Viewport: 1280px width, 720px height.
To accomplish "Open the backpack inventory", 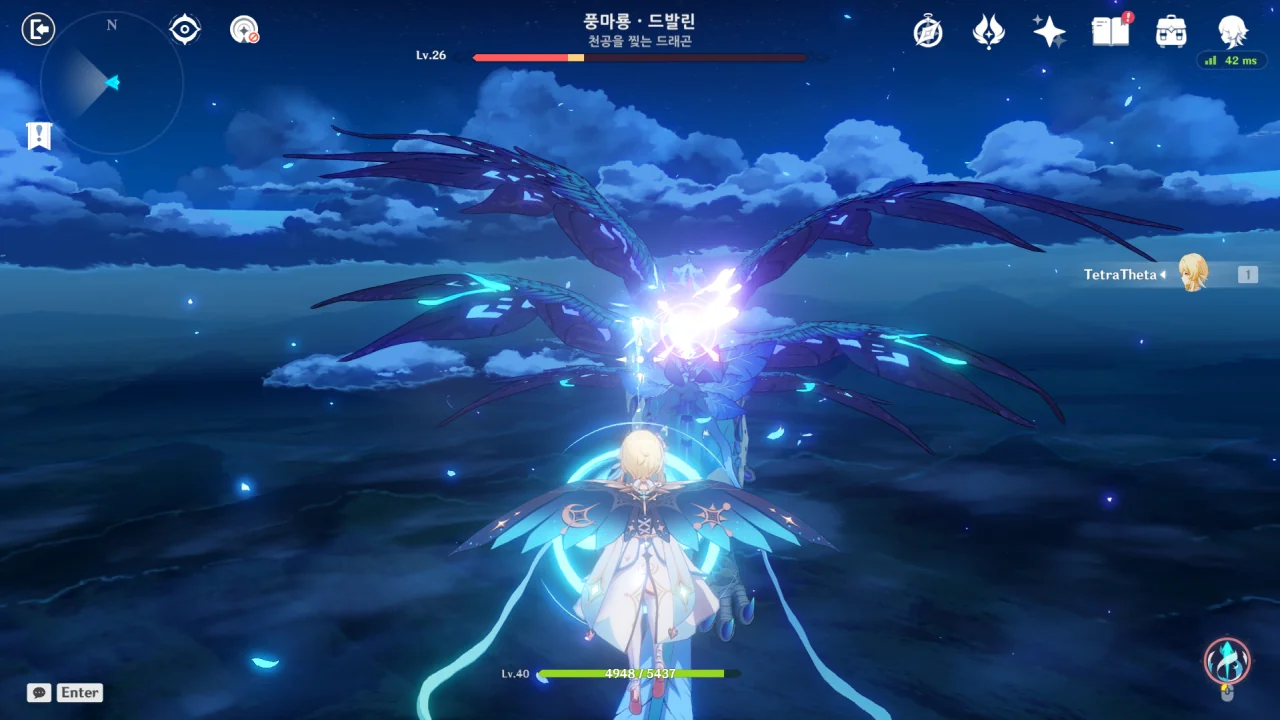I will pyautogui.click(x=1171, y=32).
